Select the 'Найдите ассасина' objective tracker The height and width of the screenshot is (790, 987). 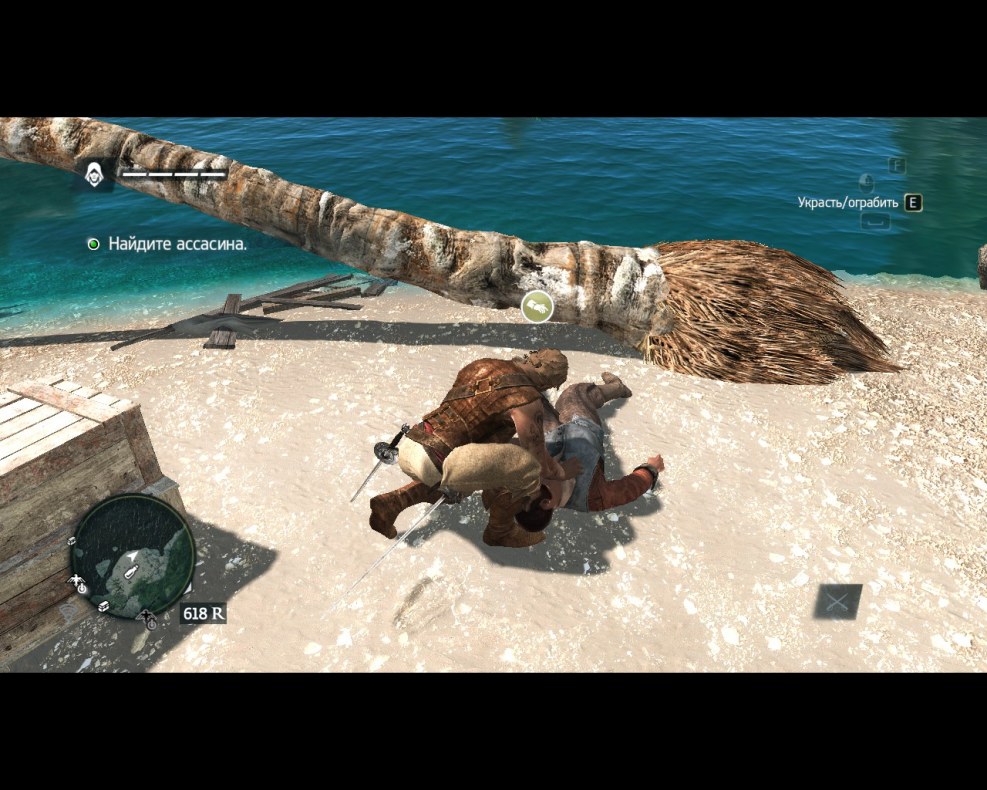point(176,243)
